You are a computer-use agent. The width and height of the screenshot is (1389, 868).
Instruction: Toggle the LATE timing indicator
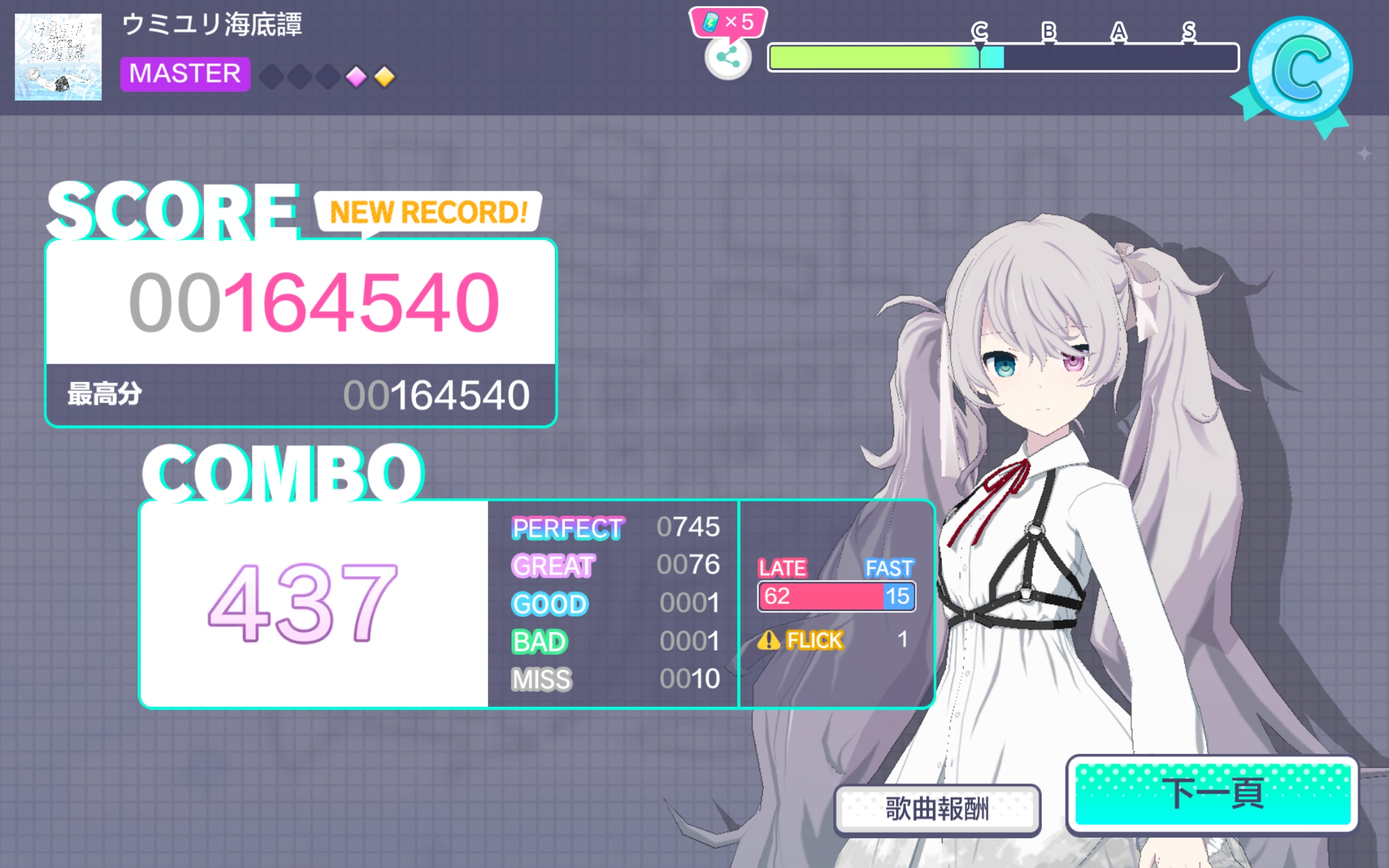point(783,569)
